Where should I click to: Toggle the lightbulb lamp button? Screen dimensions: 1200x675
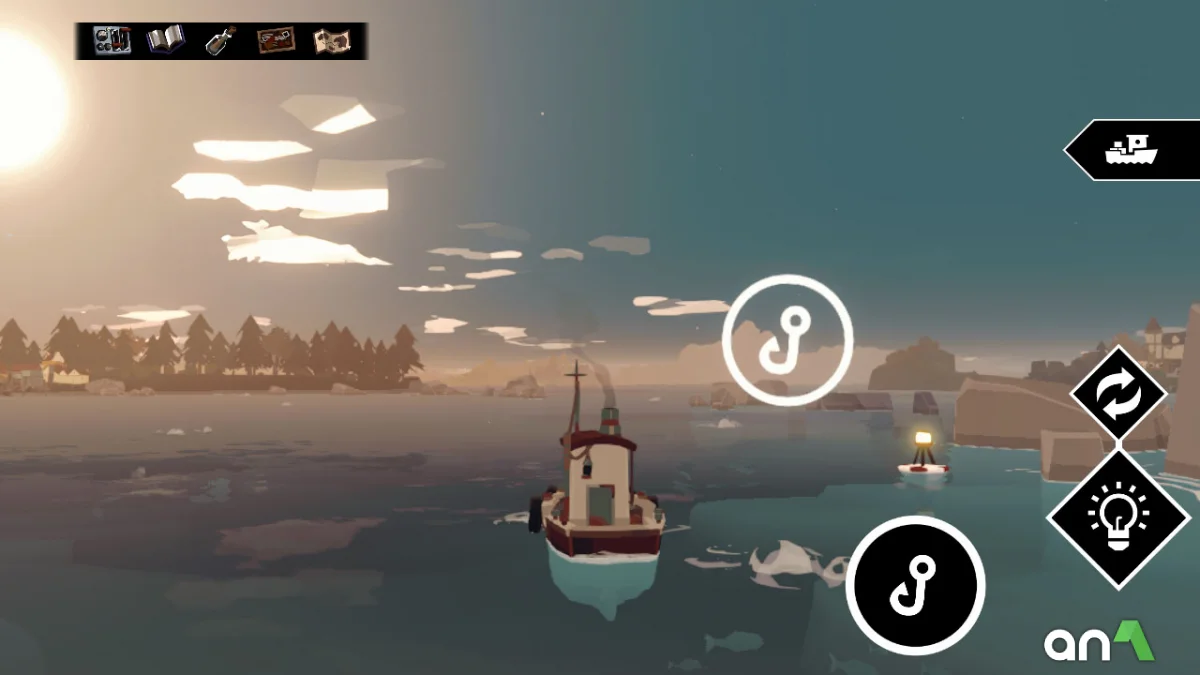[1118, 517]
